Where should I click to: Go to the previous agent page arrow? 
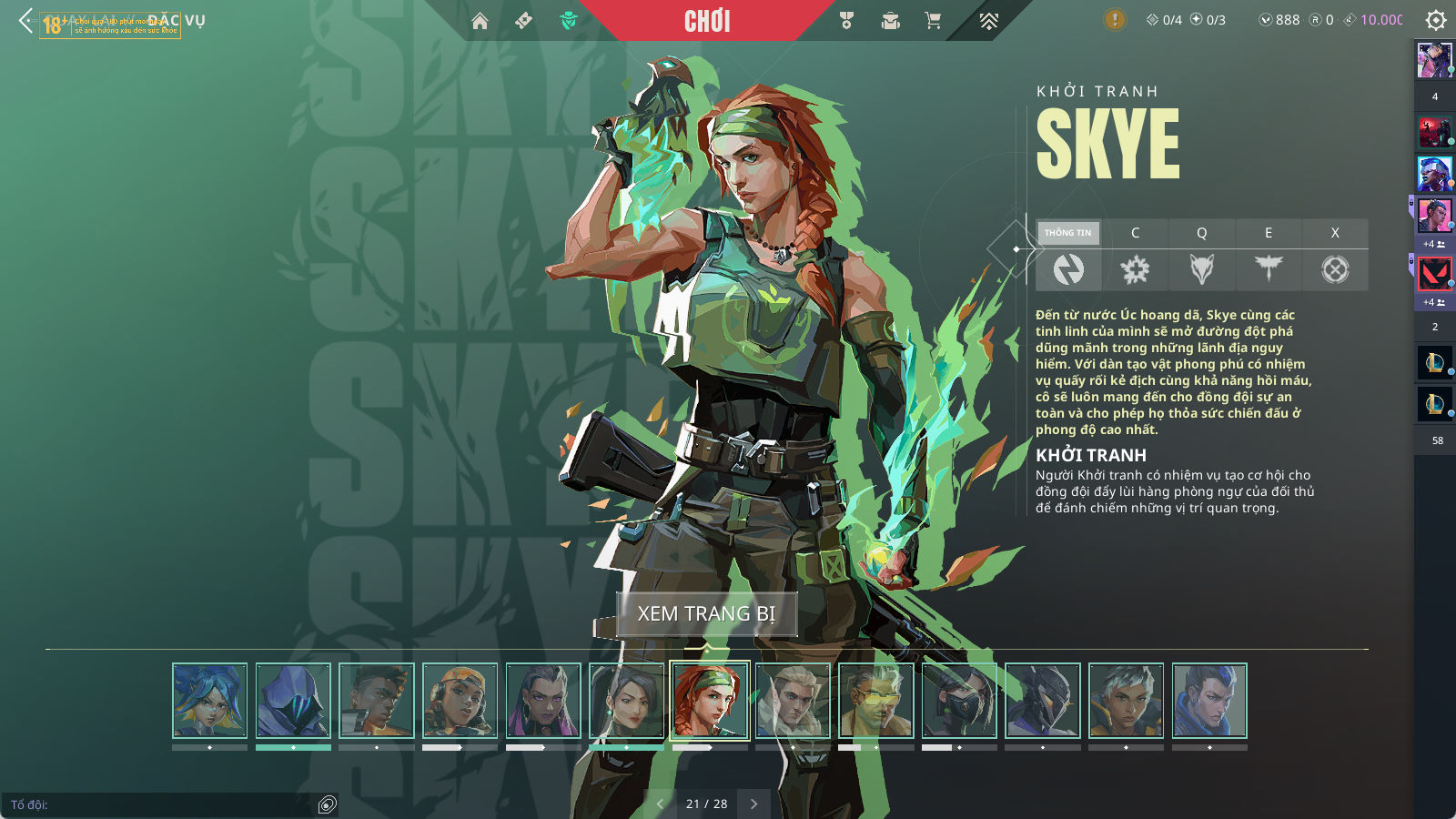coord(660,804)
